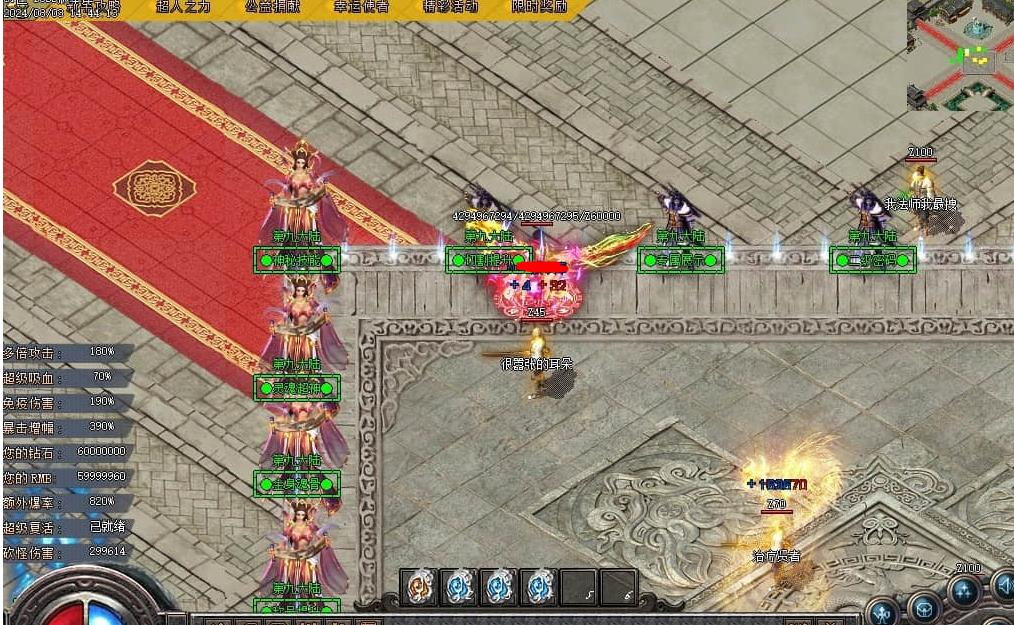Select the 幸运使者 menu entry
Viewport: 1014px width, 625px height.
(360, 7)
